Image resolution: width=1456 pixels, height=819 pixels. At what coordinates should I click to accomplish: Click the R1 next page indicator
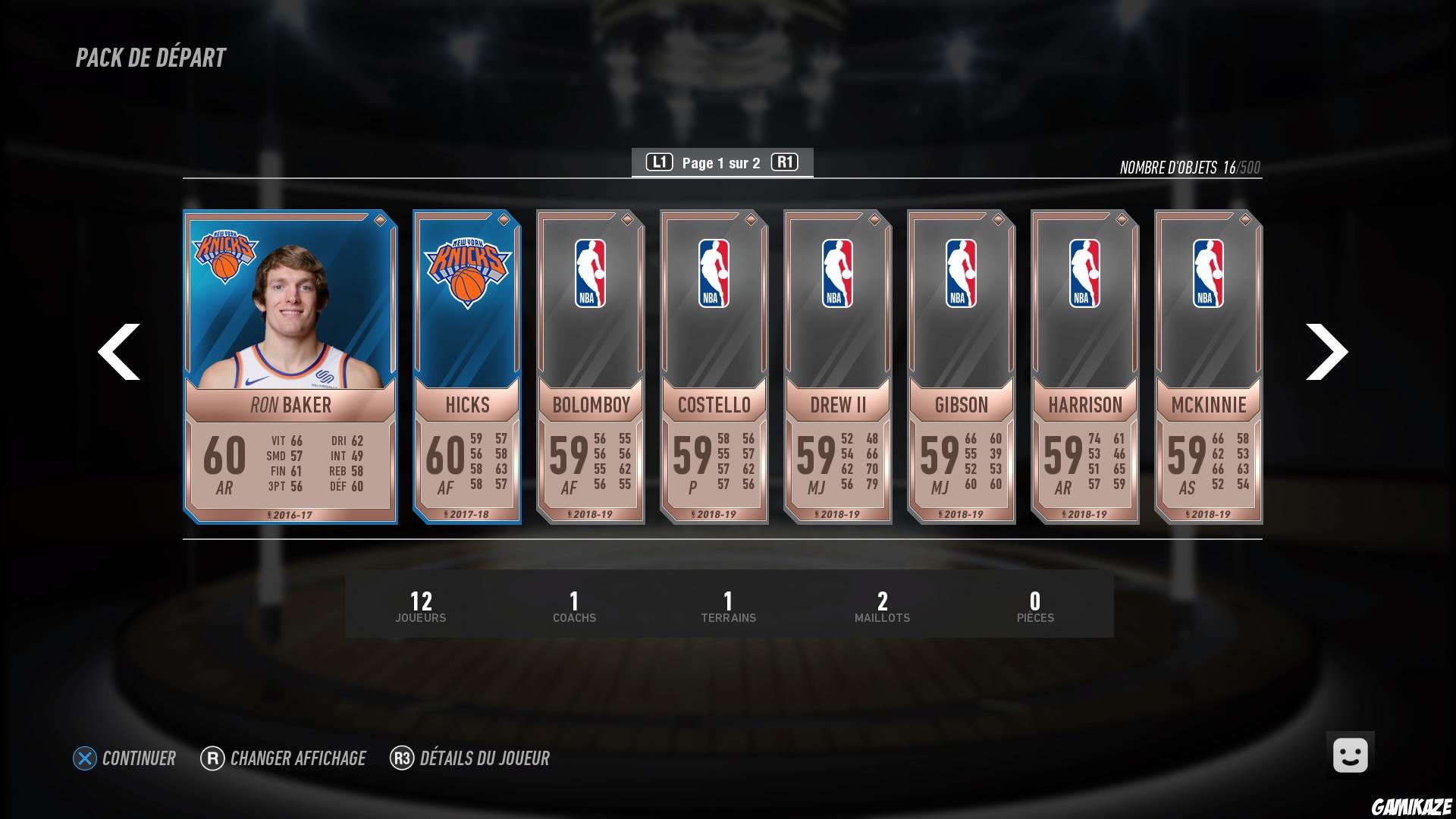(785, 162)
